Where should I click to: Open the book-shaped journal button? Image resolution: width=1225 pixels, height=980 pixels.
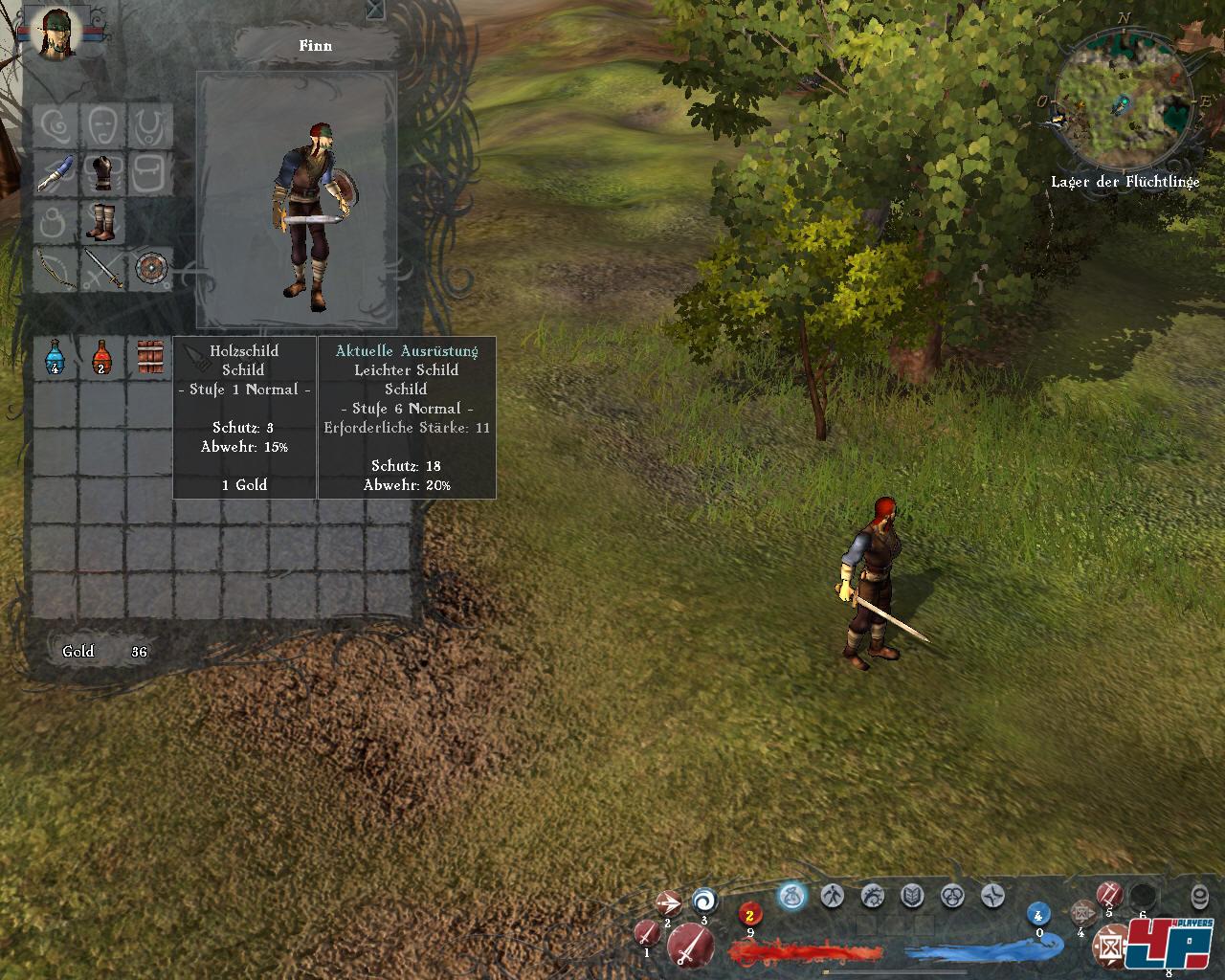(913, 897)
